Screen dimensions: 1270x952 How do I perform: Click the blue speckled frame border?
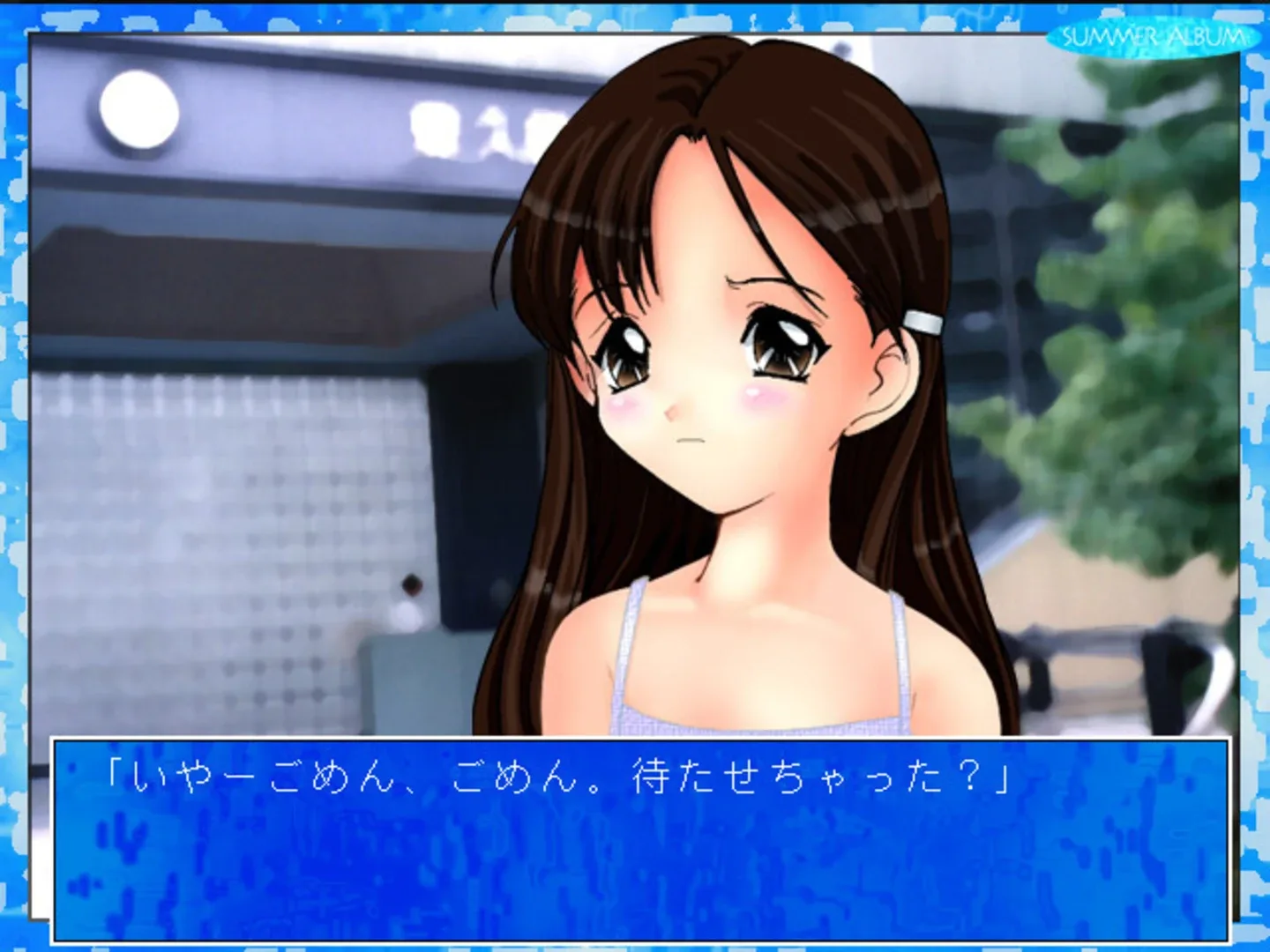13,476
